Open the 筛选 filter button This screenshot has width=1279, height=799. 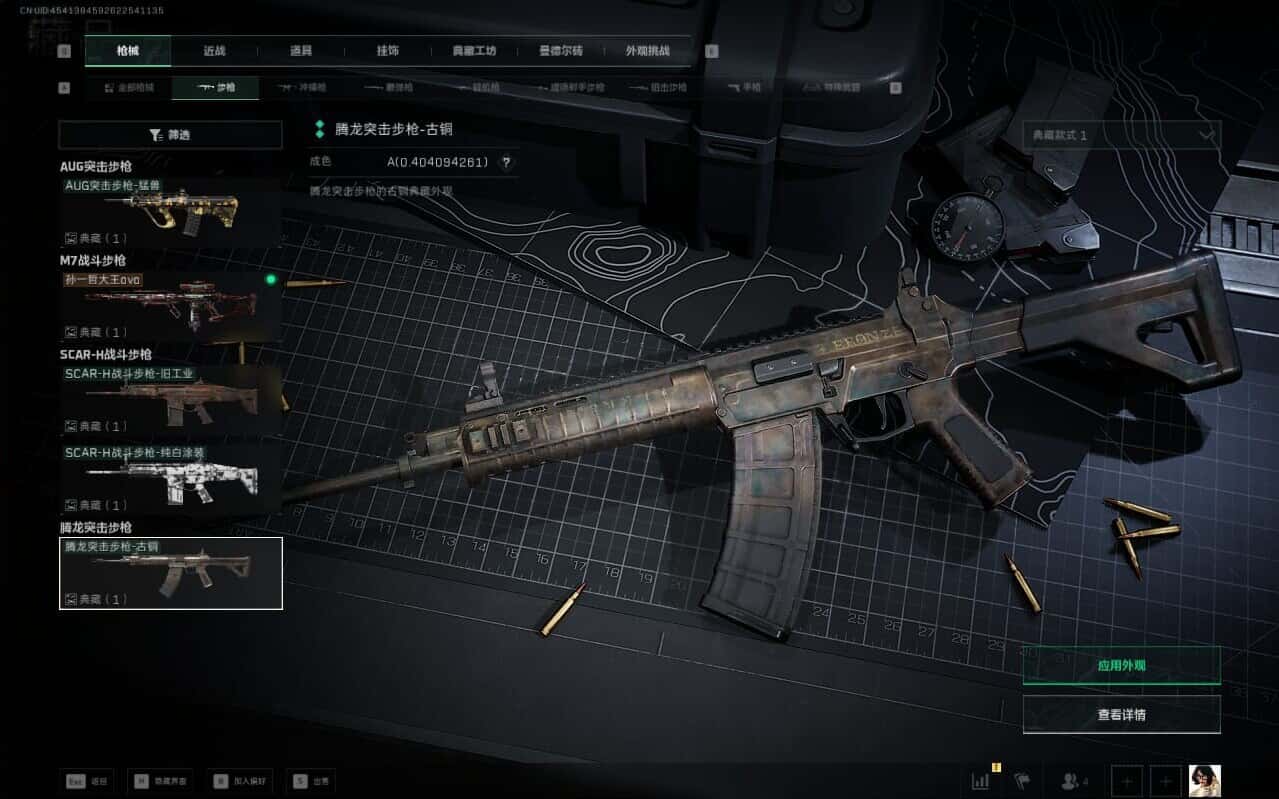tap(170, 135)
